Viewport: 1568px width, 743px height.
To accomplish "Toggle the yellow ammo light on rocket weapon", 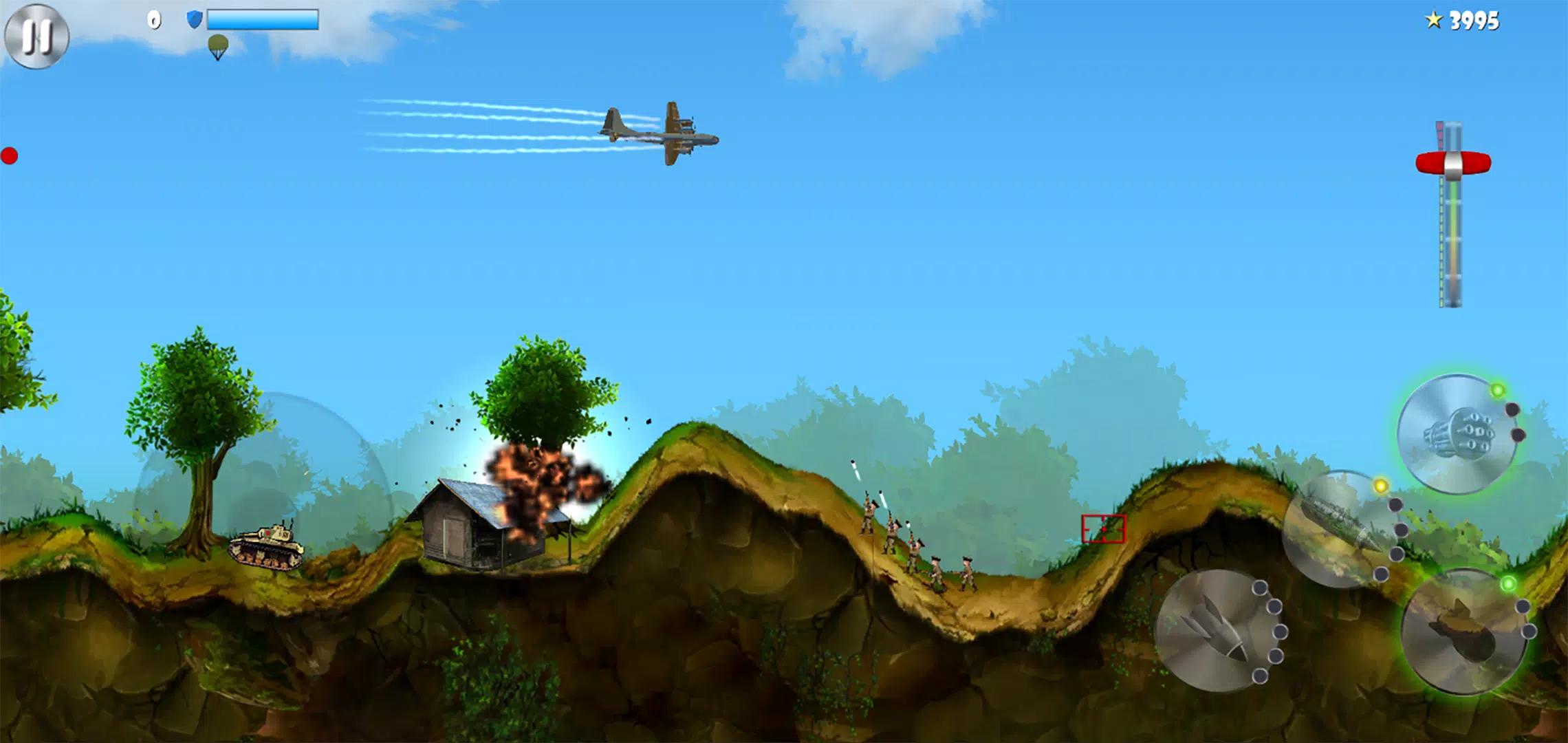I will click(1381, 486).
